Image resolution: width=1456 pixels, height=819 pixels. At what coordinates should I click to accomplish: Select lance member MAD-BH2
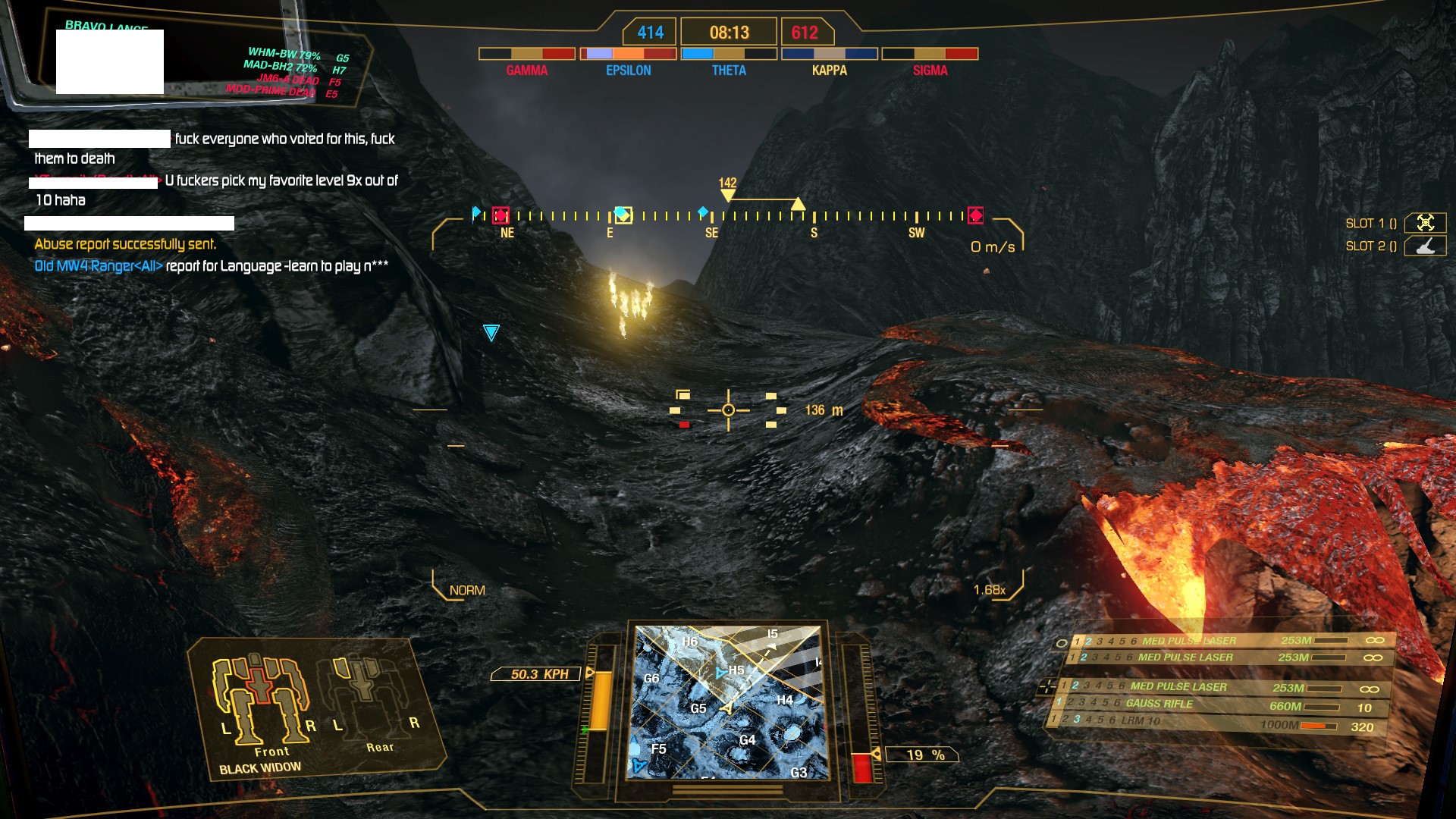280,67
